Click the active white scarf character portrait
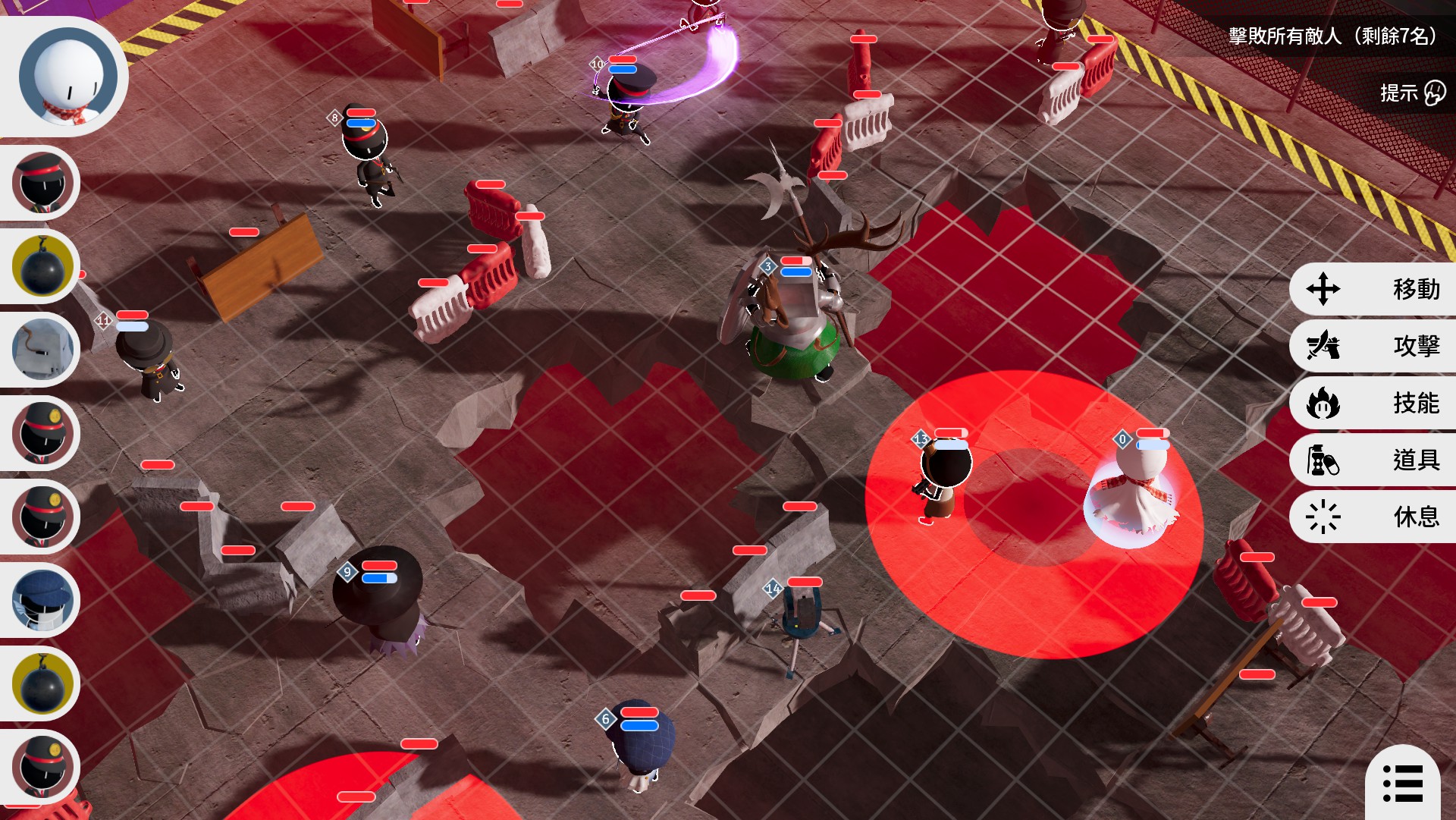Image resolution: width=1456 pixels, height=820 pixels. (x=67, y=77)
